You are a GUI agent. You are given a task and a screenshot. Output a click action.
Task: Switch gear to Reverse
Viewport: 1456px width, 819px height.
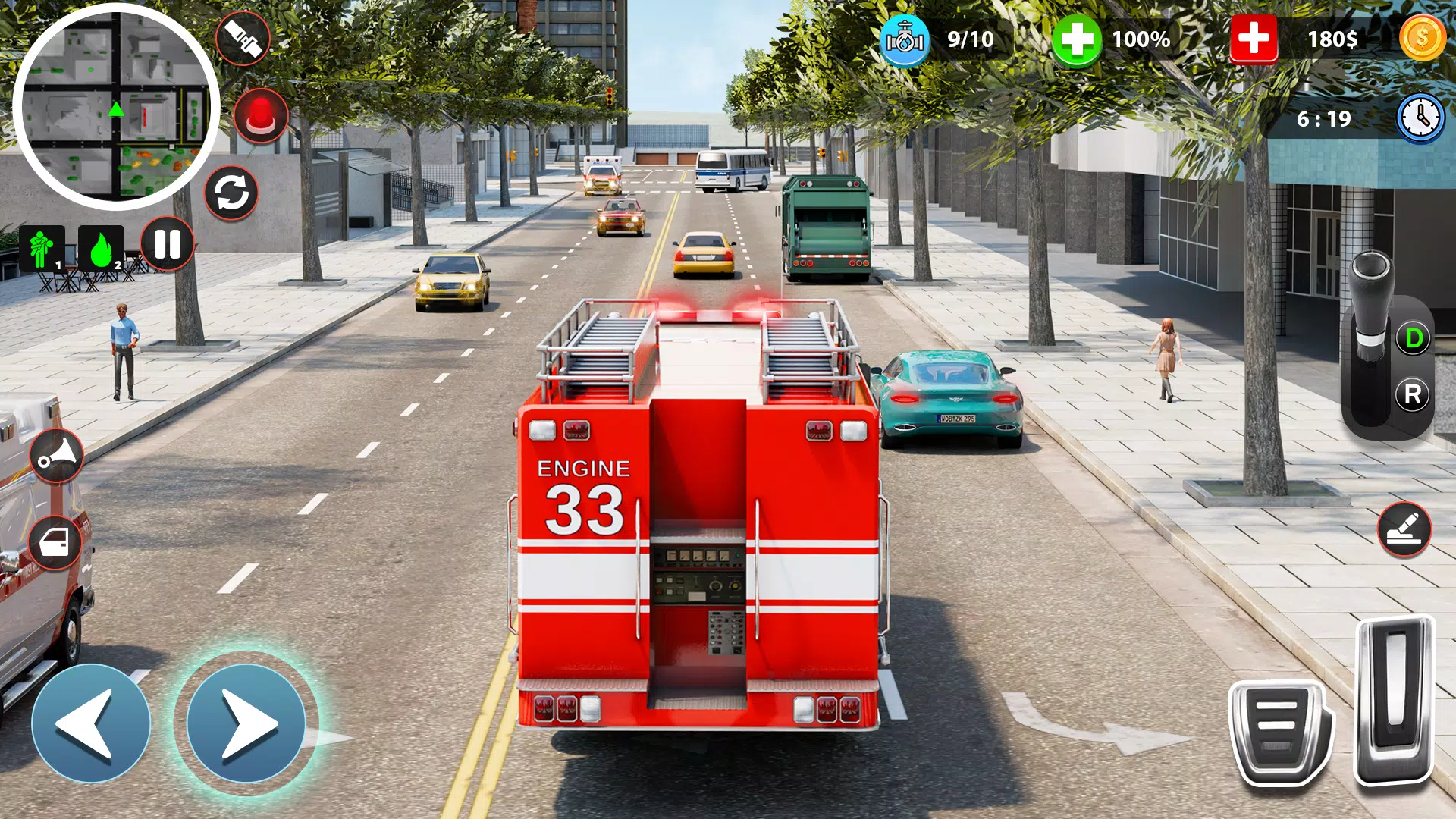tap(1412, 394)
